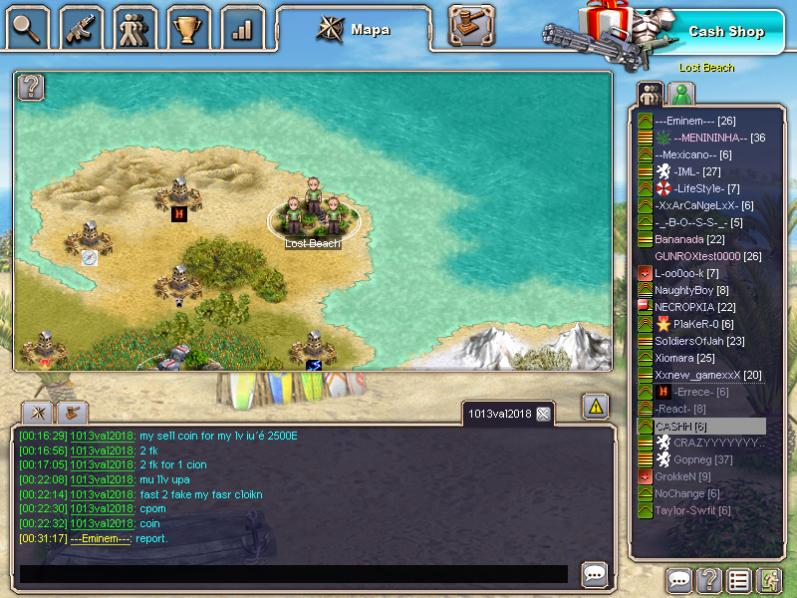Select player SoldiersOfJah in player list
797x598 pixels.
(699, 341)
